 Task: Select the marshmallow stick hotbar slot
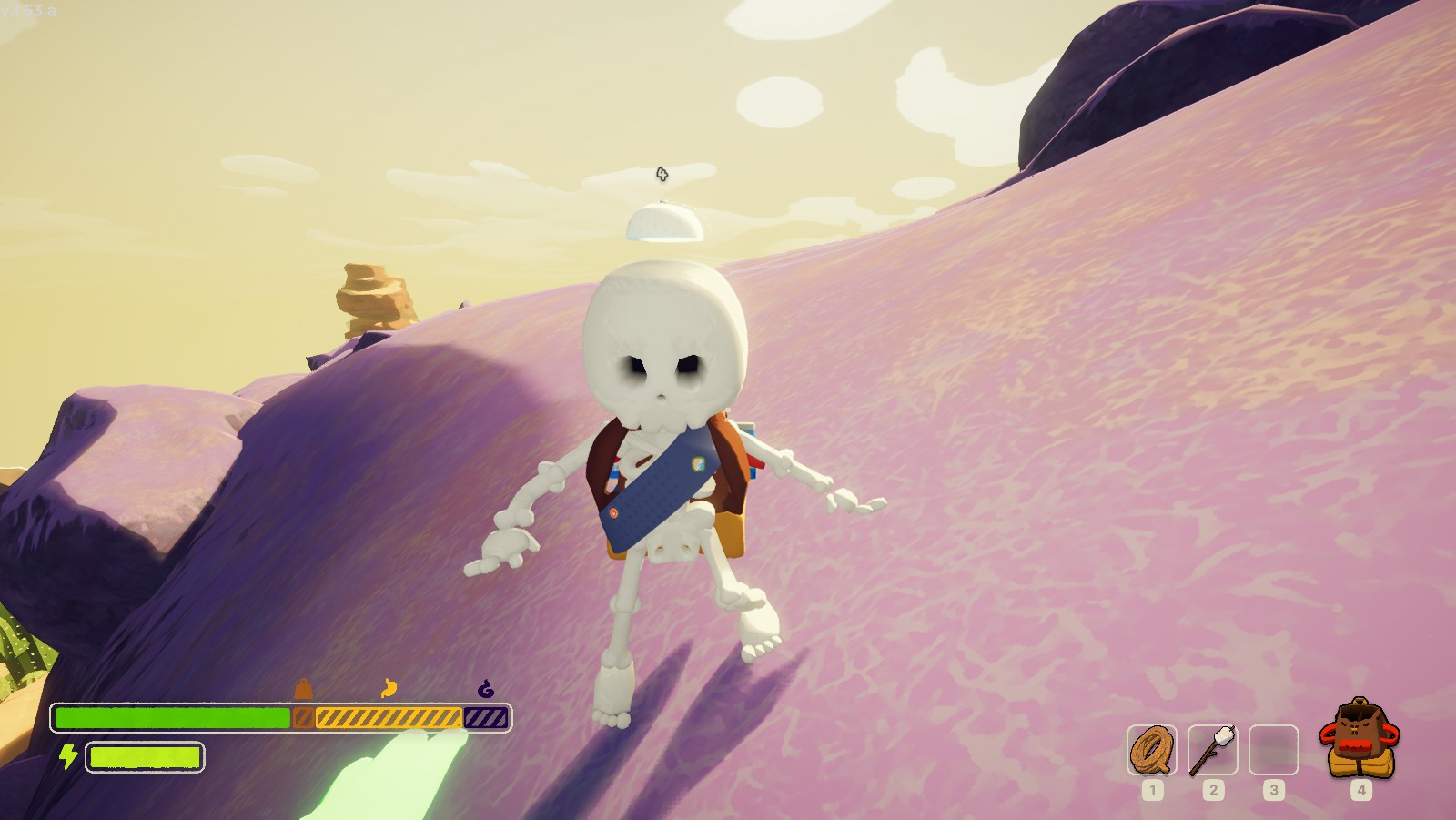point(1212,750)
